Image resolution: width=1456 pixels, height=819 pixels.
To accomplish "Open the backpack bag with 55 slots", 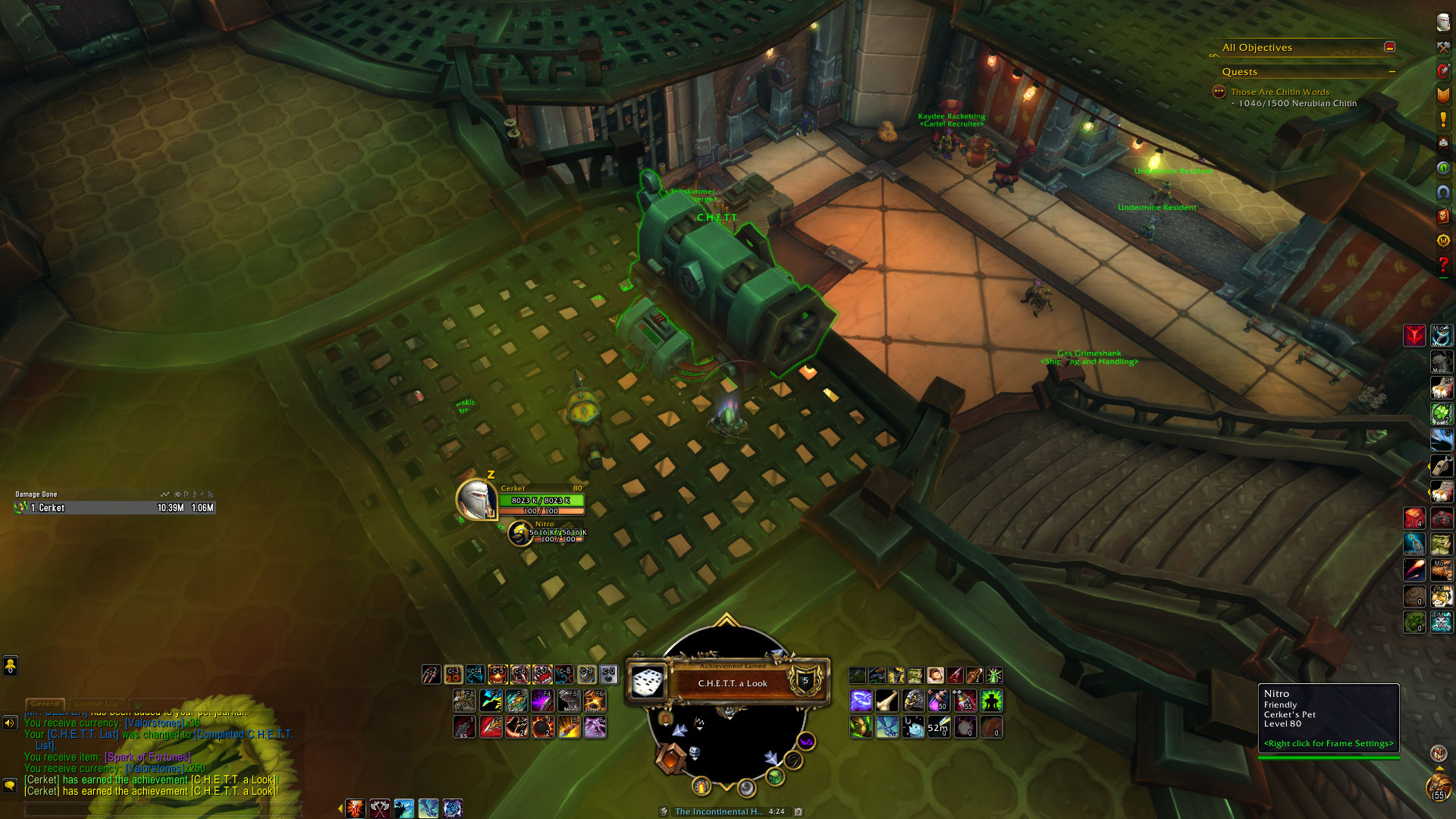I will coord(1439,789).
